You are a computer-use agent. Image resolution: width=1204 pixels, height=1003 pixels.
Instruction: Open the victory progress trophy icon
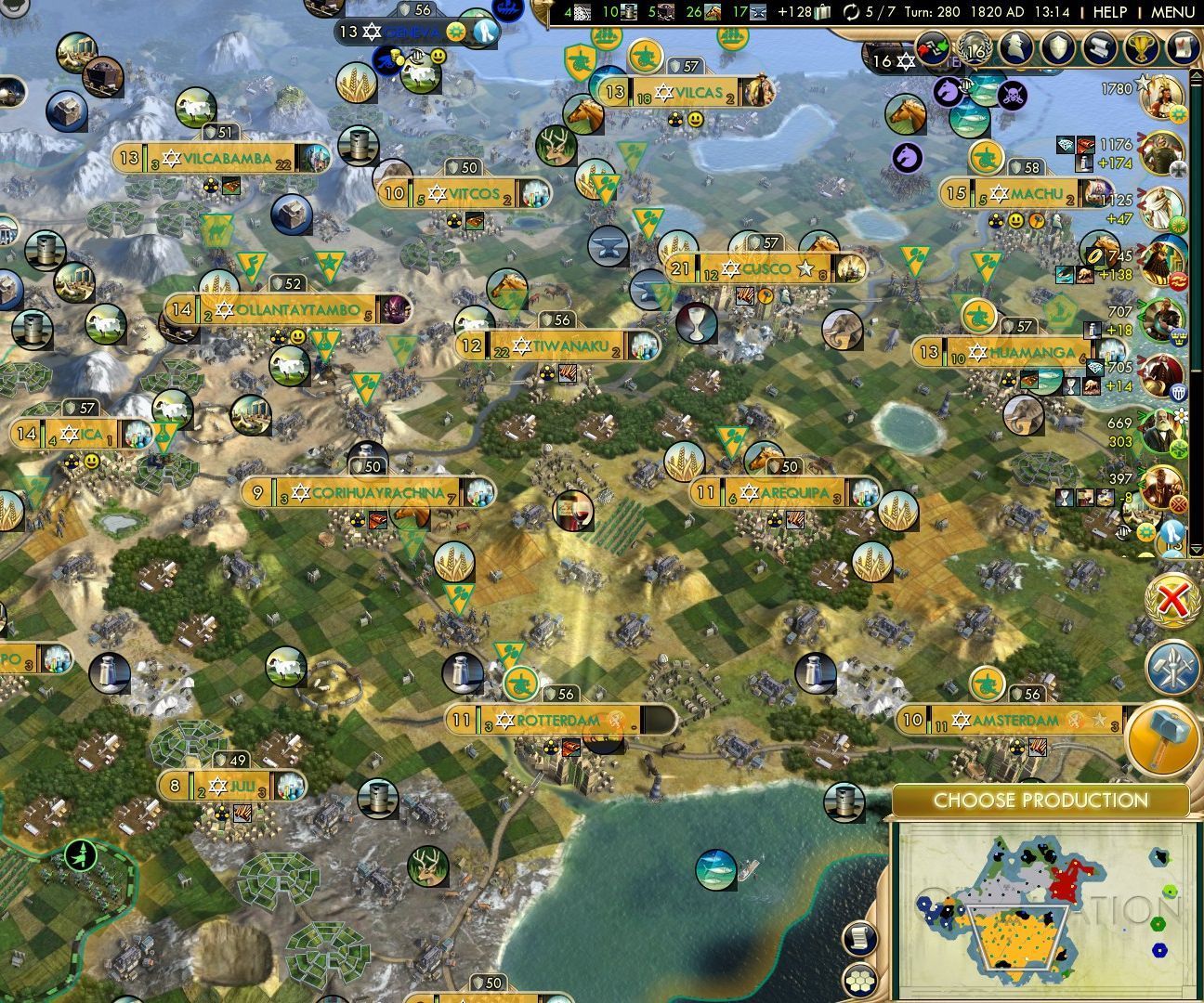1139,47
